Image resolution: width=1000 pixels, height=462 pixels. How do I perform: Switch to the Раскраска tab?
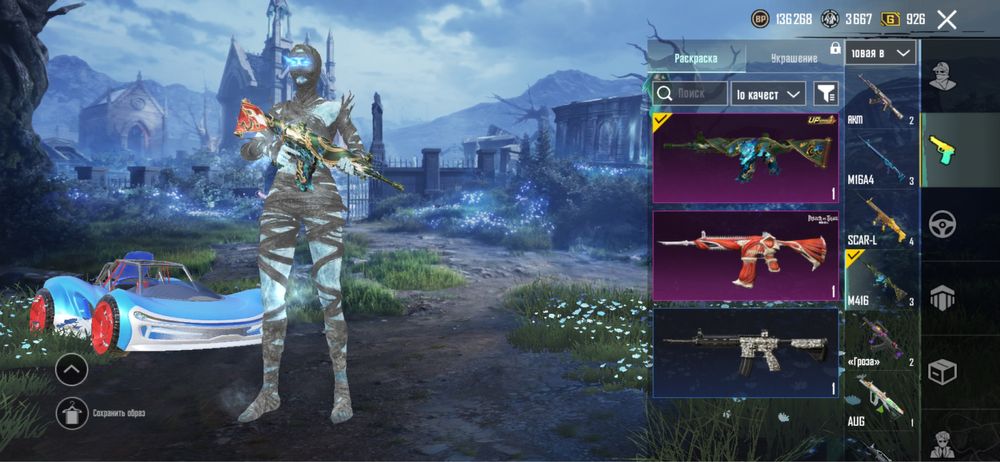(696, 58)
